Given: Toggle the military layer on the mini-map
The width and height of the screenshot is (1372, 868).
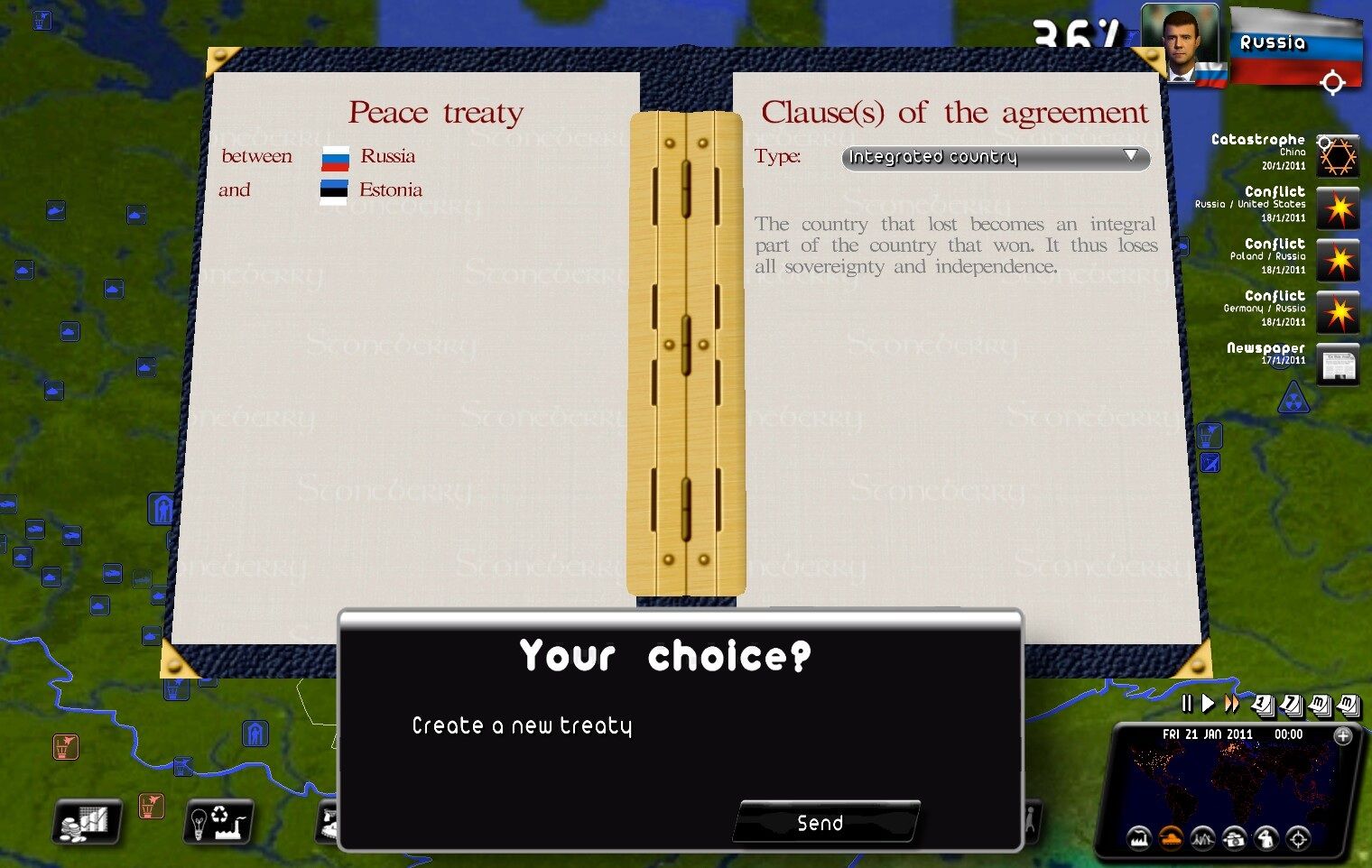Looking at the screenshot, I should (x=1171, y=840).
